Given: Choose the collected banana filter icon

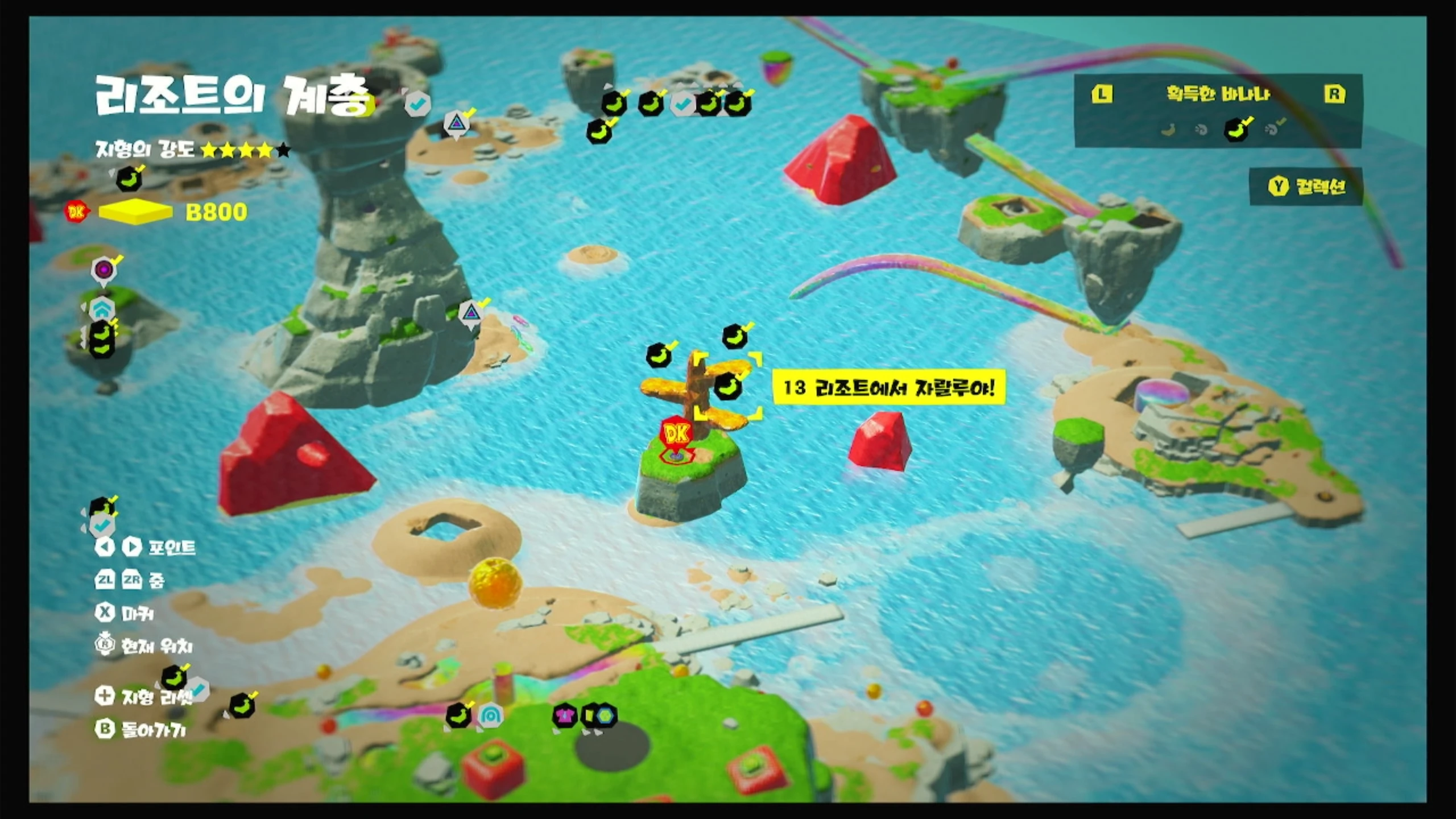Looking at the screenshot, I should [x=1236, y=130].
